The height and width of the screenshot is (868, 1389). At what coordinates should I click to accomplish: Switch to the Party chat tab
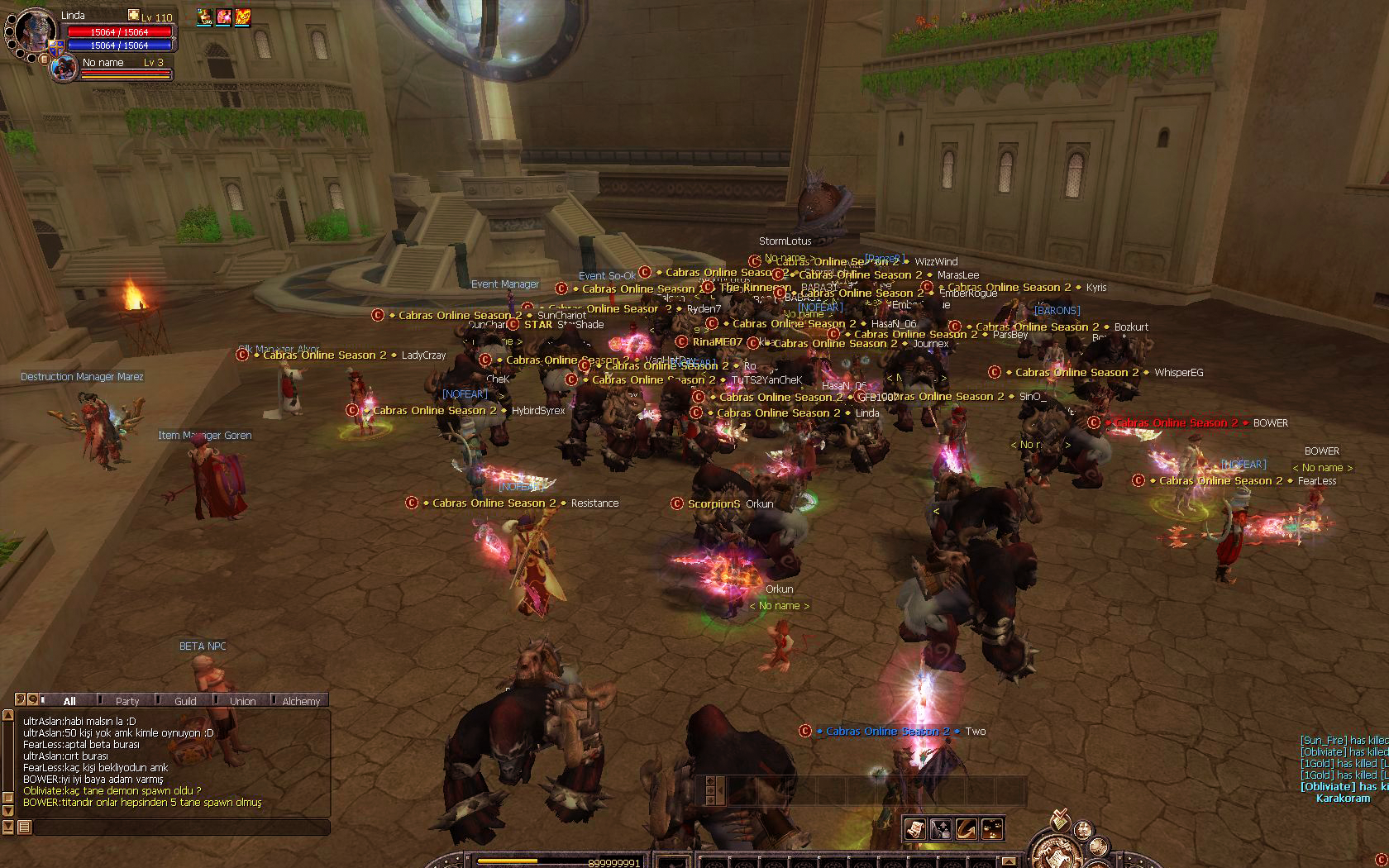[127, 701]
